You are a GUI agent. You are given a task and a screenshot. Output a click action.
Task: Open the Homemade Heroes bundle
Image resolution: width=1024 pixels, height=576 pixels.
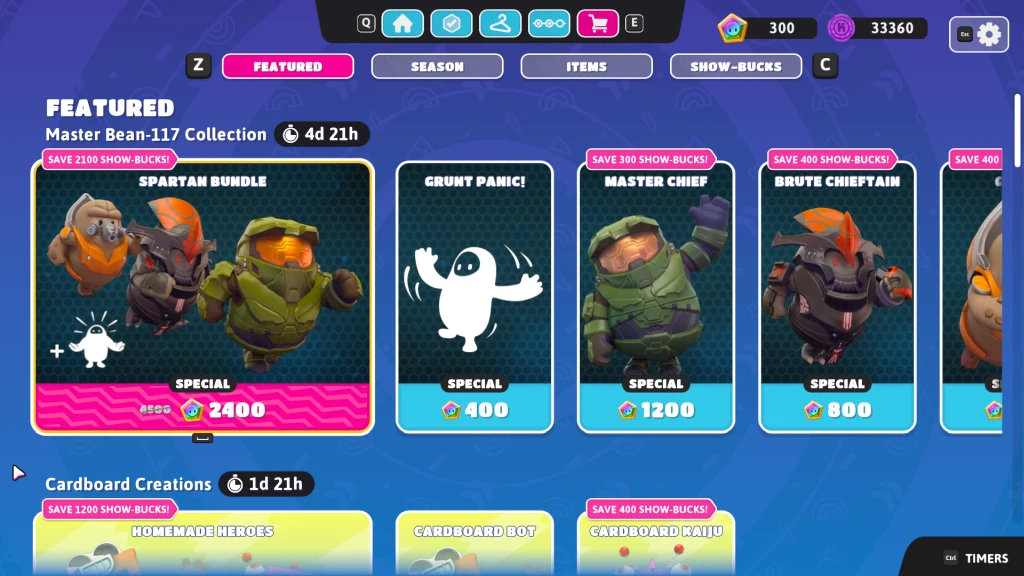[x=203, y=545]
